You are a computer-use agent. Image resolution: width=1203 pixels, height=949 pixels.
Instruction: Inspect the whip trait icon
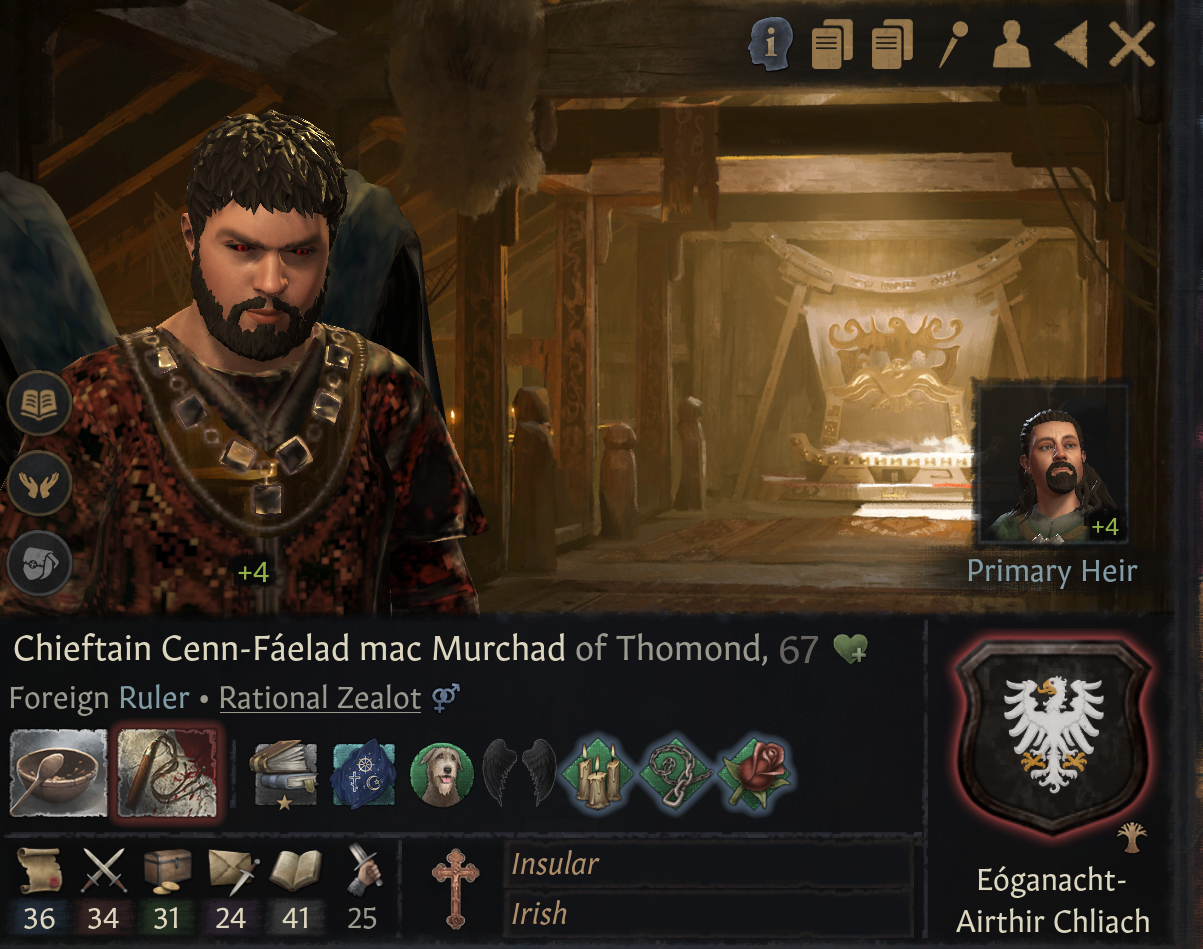coord(167,774)
